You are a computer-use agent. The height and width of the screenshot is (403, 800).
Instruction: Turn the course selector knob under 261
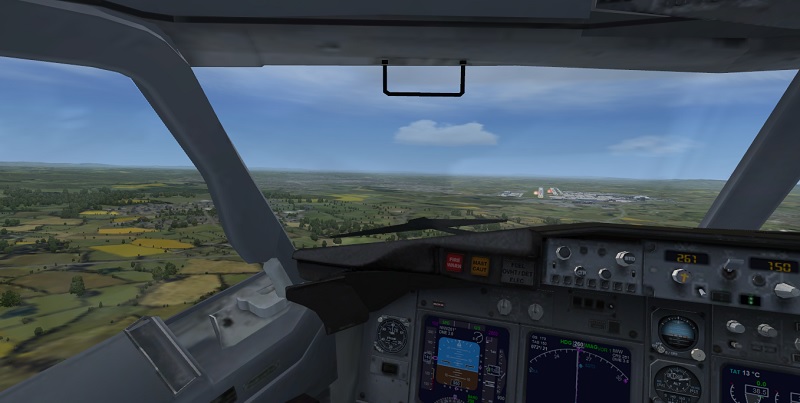680,277
